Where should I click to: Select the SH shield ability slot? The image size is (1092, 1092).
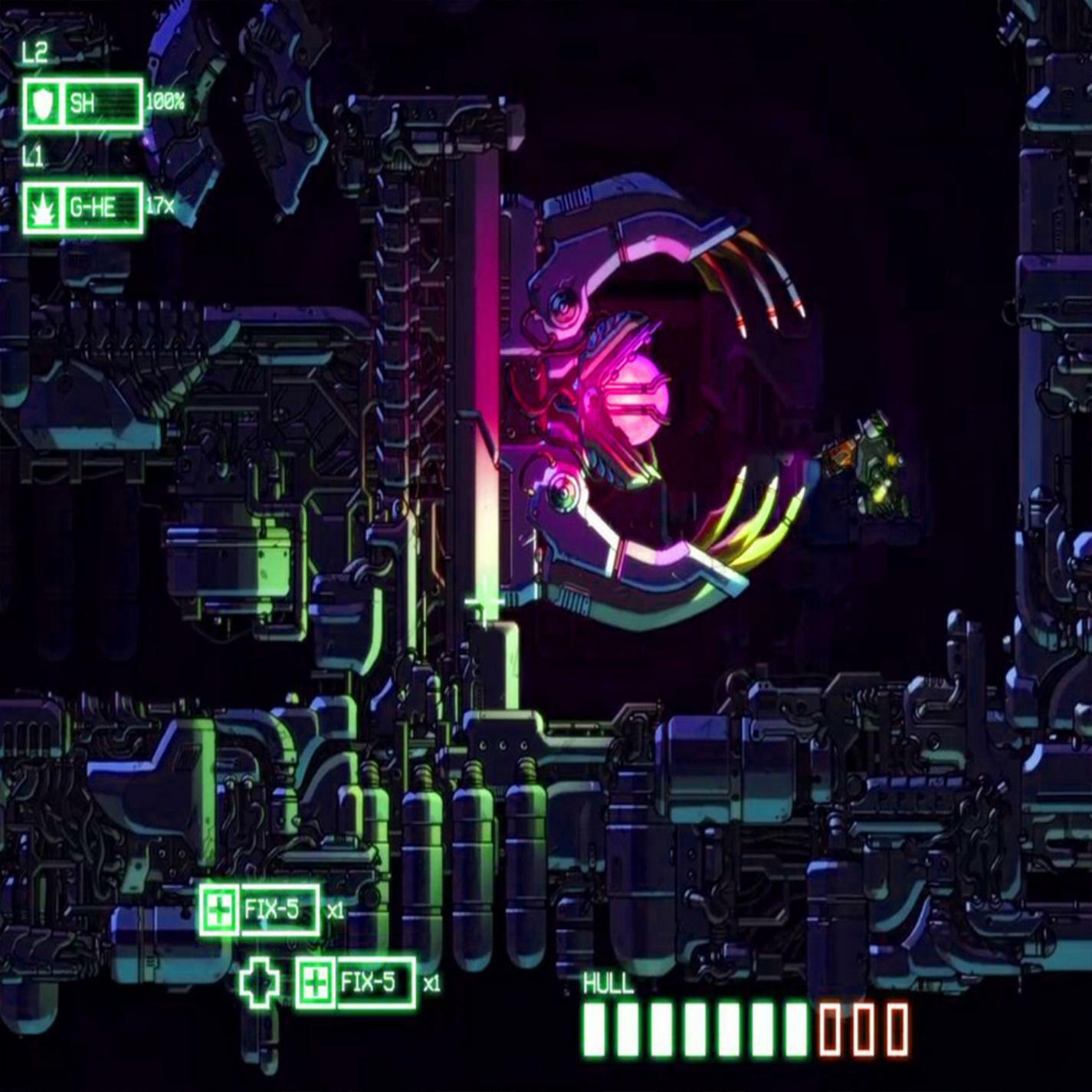[83, 103]
